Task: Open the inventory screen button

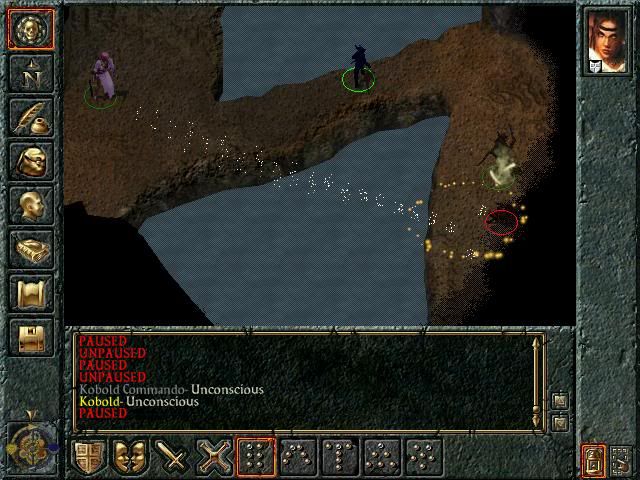Action: coord(30,160)
